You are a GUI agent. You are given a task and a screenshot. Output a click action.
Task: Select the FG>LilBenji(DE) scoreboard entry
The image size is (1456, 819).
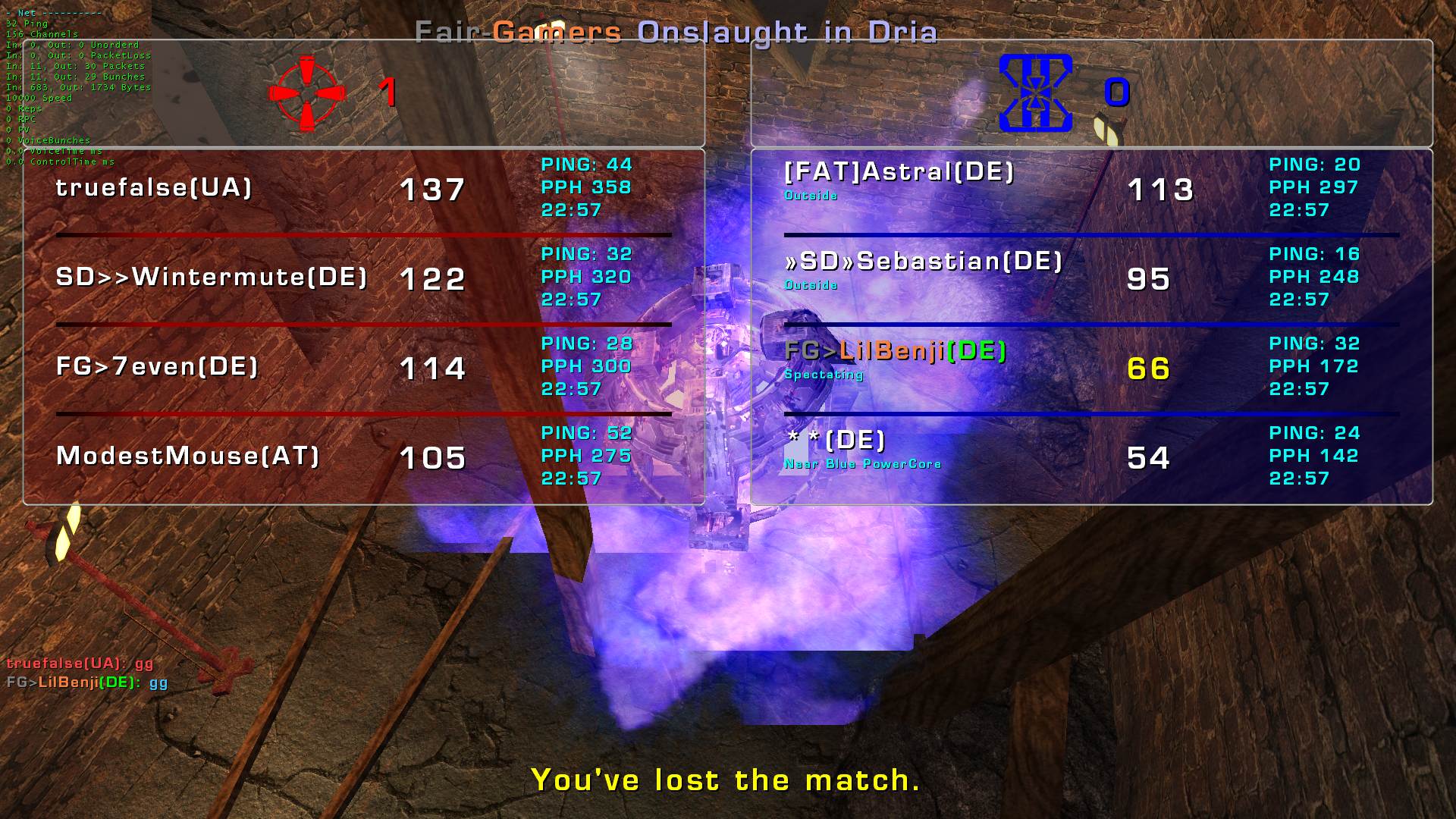[895, 352]
